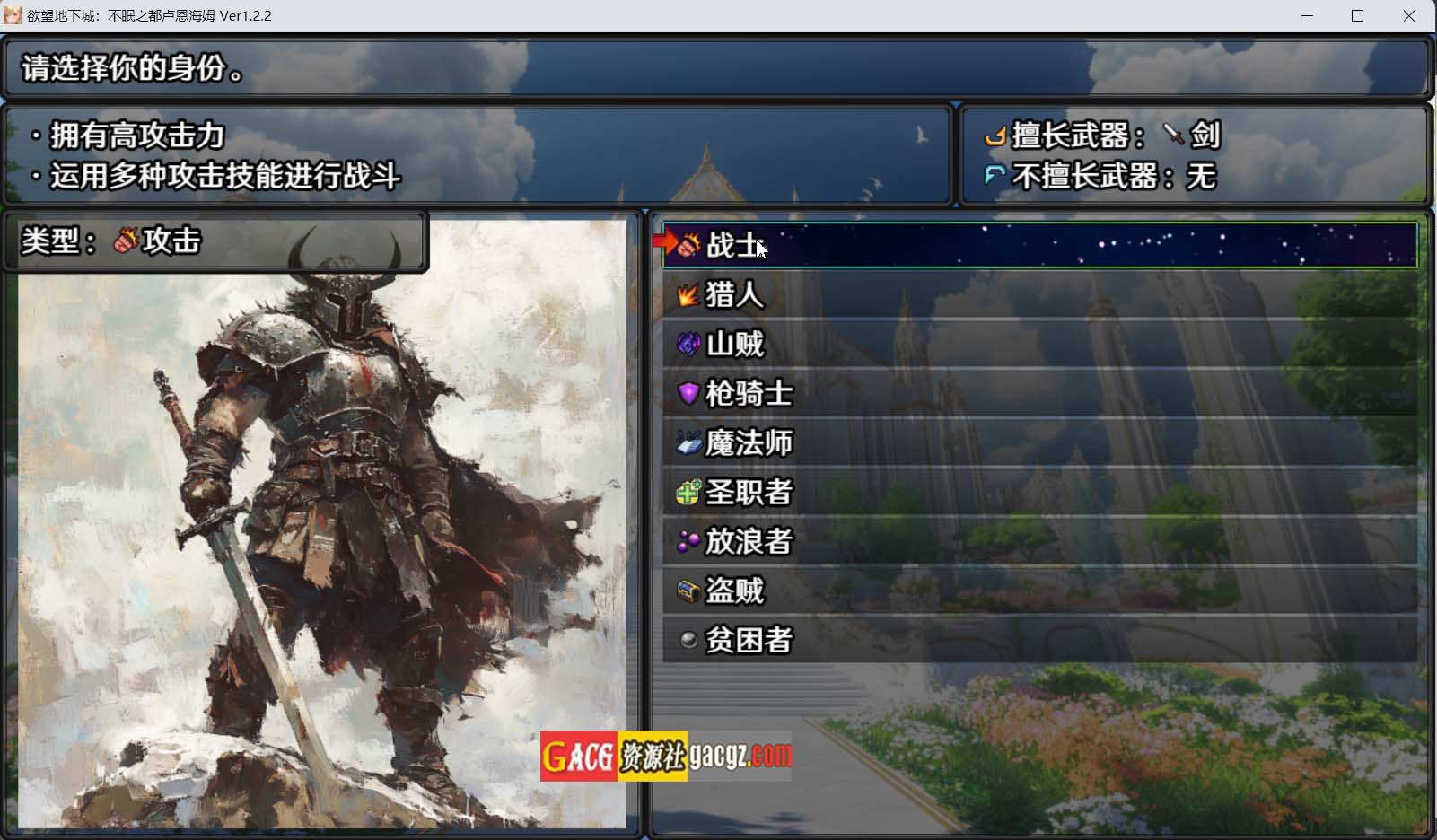Choose the 猎人 hunter class
The width and height of the screenshot is (1437, 840).
pos(1039,294)
